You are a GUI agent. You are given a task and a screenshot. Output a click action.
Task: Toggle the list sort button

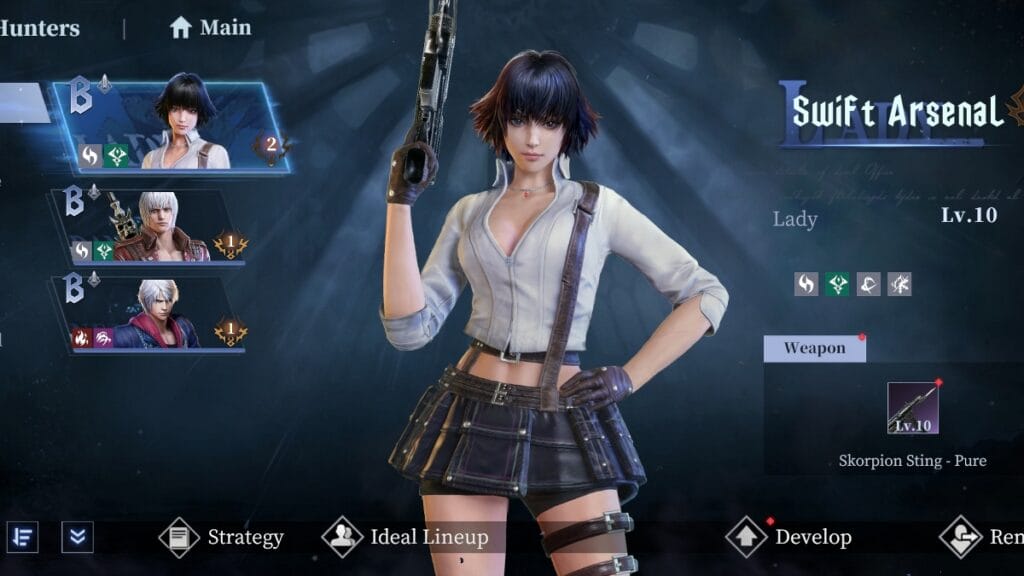23,537
